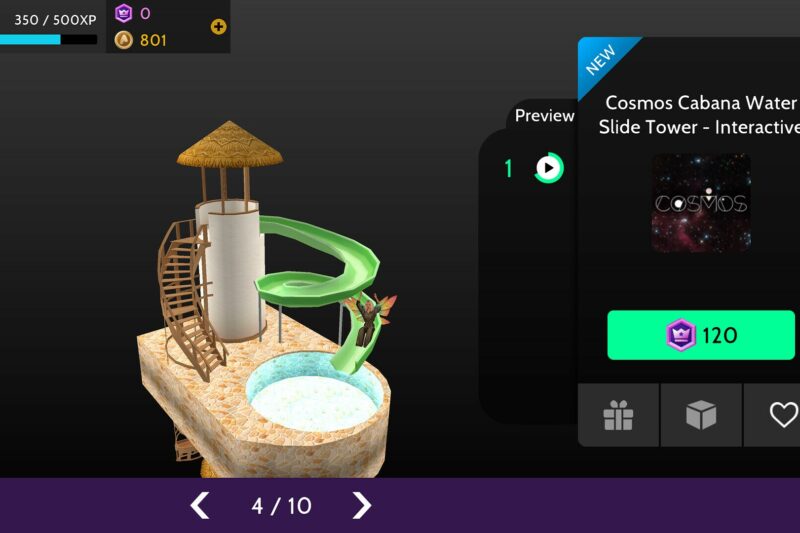Go to the previous item arrow
The width and height of the screenshot is (800, 533).
(x=201, y=505)
